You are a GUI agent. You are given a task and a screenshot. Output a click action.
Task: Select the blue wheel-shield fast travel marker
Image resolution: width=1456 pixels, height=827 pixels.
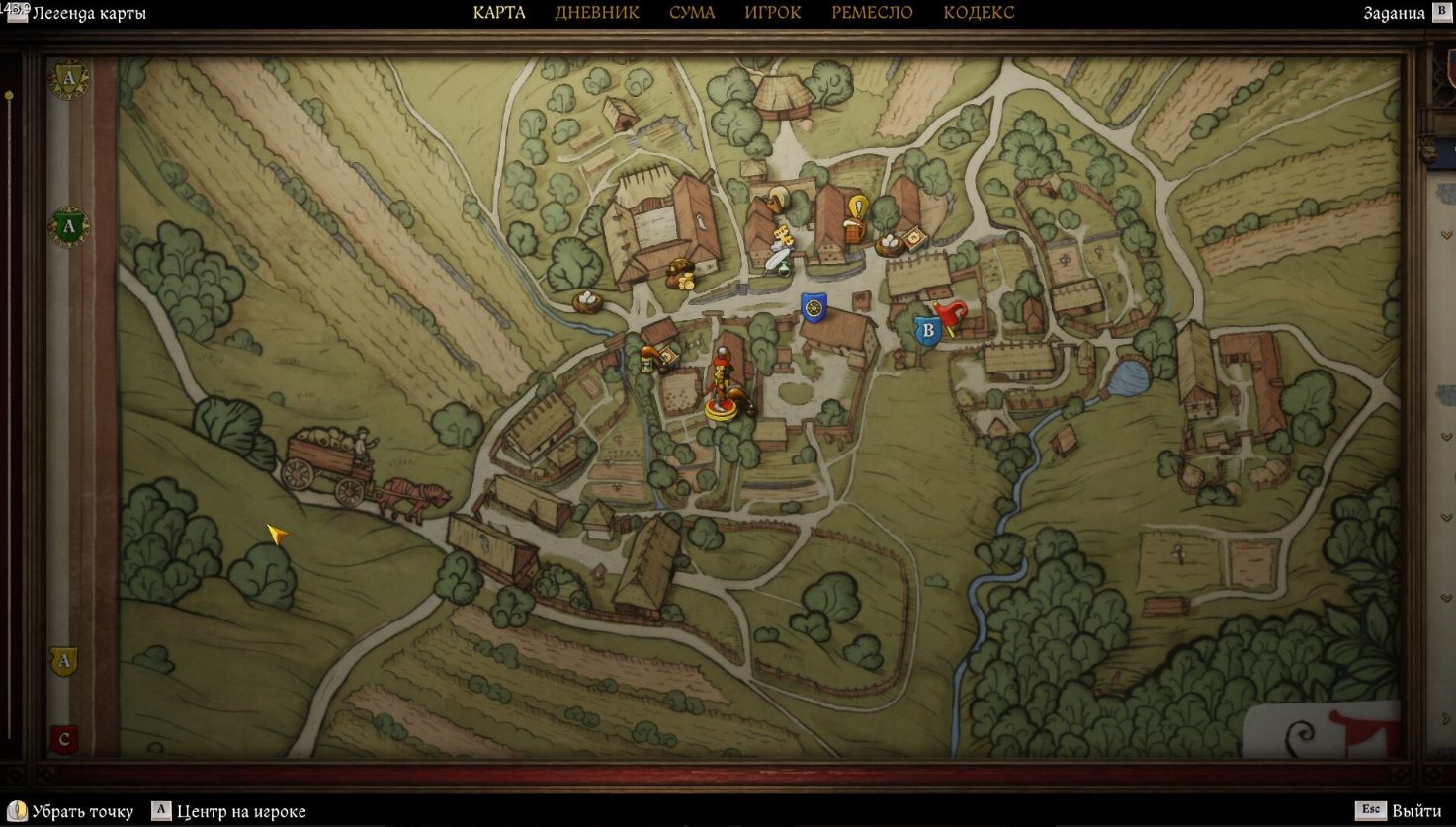(x=814, y=307)
